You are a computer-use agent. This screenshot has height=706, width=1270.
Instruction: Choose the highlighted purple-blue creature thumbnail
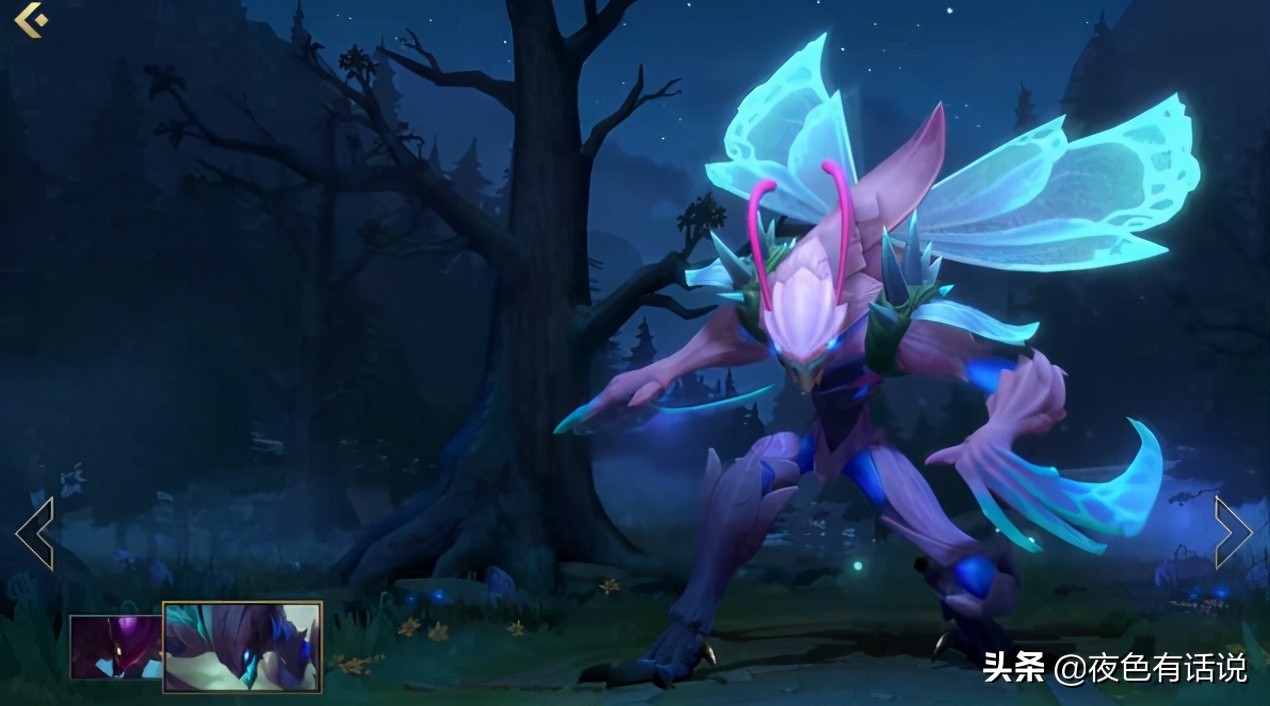(x=243, y=646)
